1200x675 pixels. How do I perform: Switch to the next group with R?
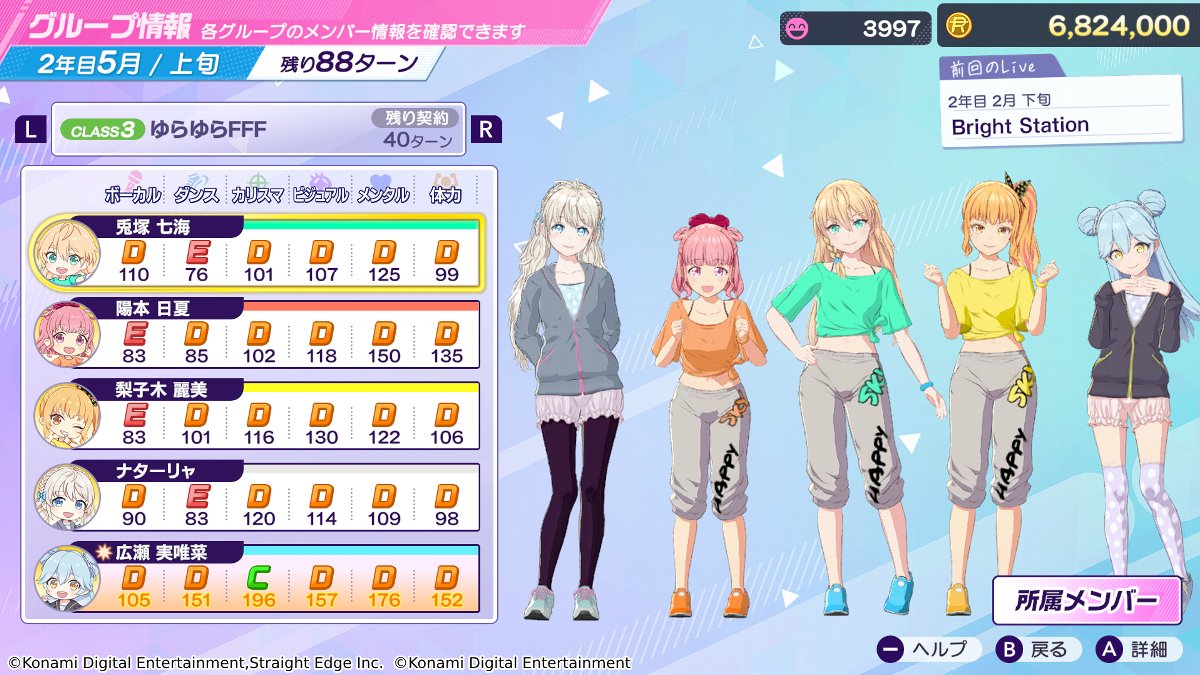(487, 129)
